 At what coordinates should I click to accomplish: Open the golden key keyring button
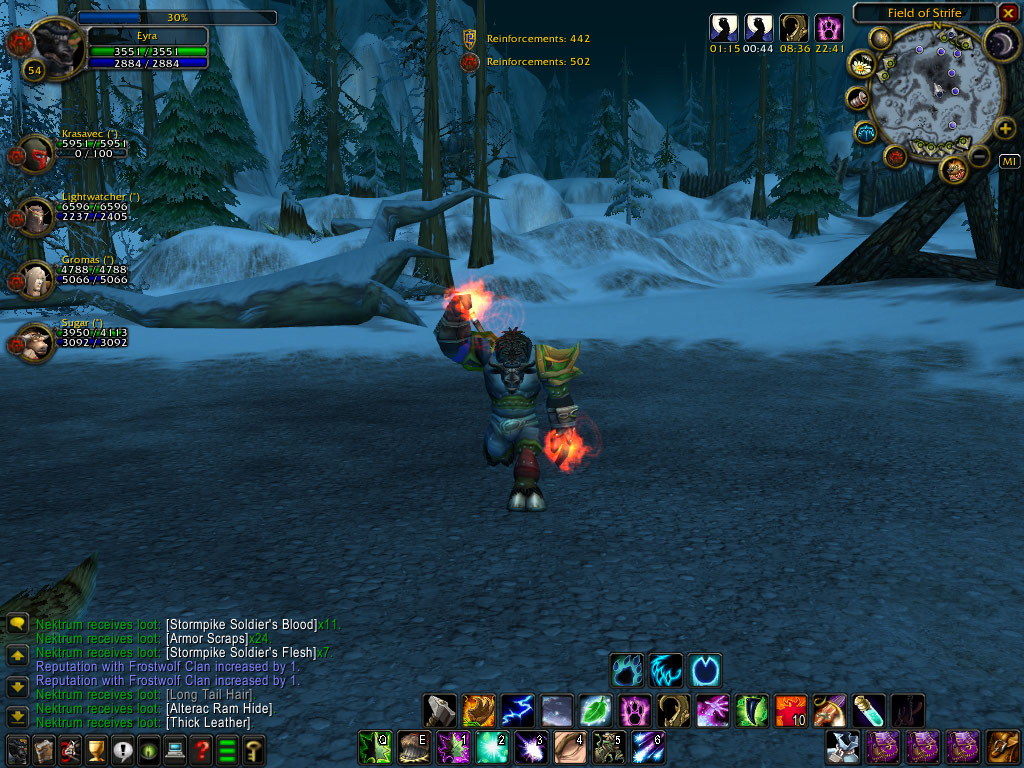click(x=254, y=749)
